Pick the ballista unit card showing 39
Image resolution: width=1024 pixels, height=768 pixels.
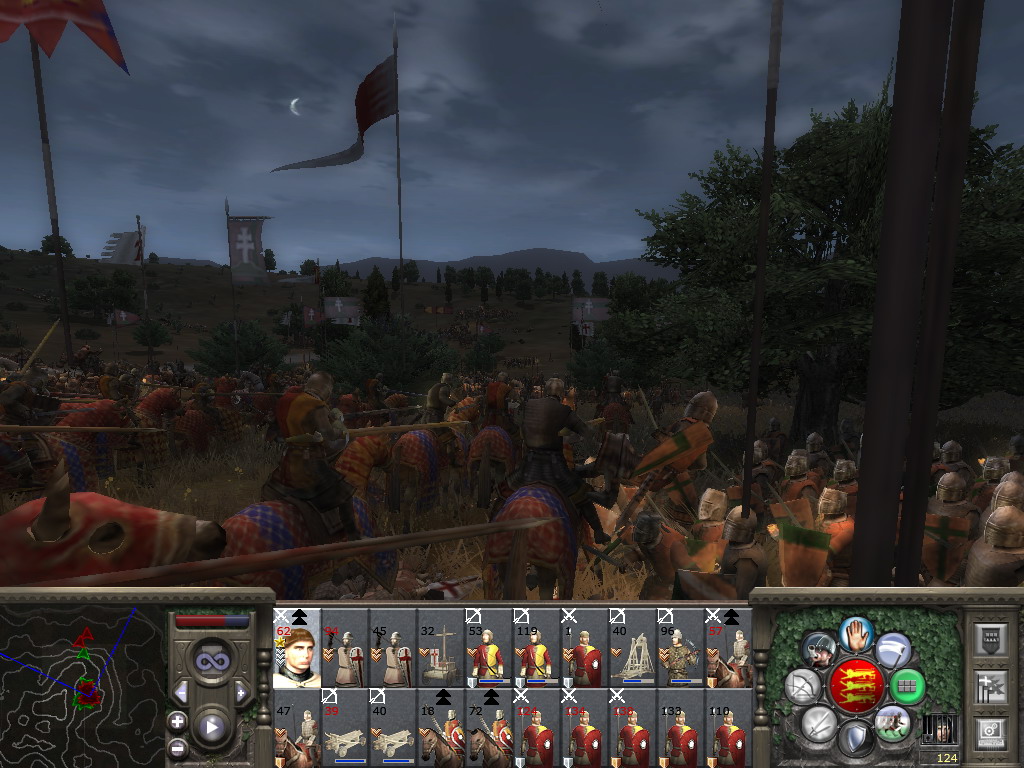click(x=345, y=728)
